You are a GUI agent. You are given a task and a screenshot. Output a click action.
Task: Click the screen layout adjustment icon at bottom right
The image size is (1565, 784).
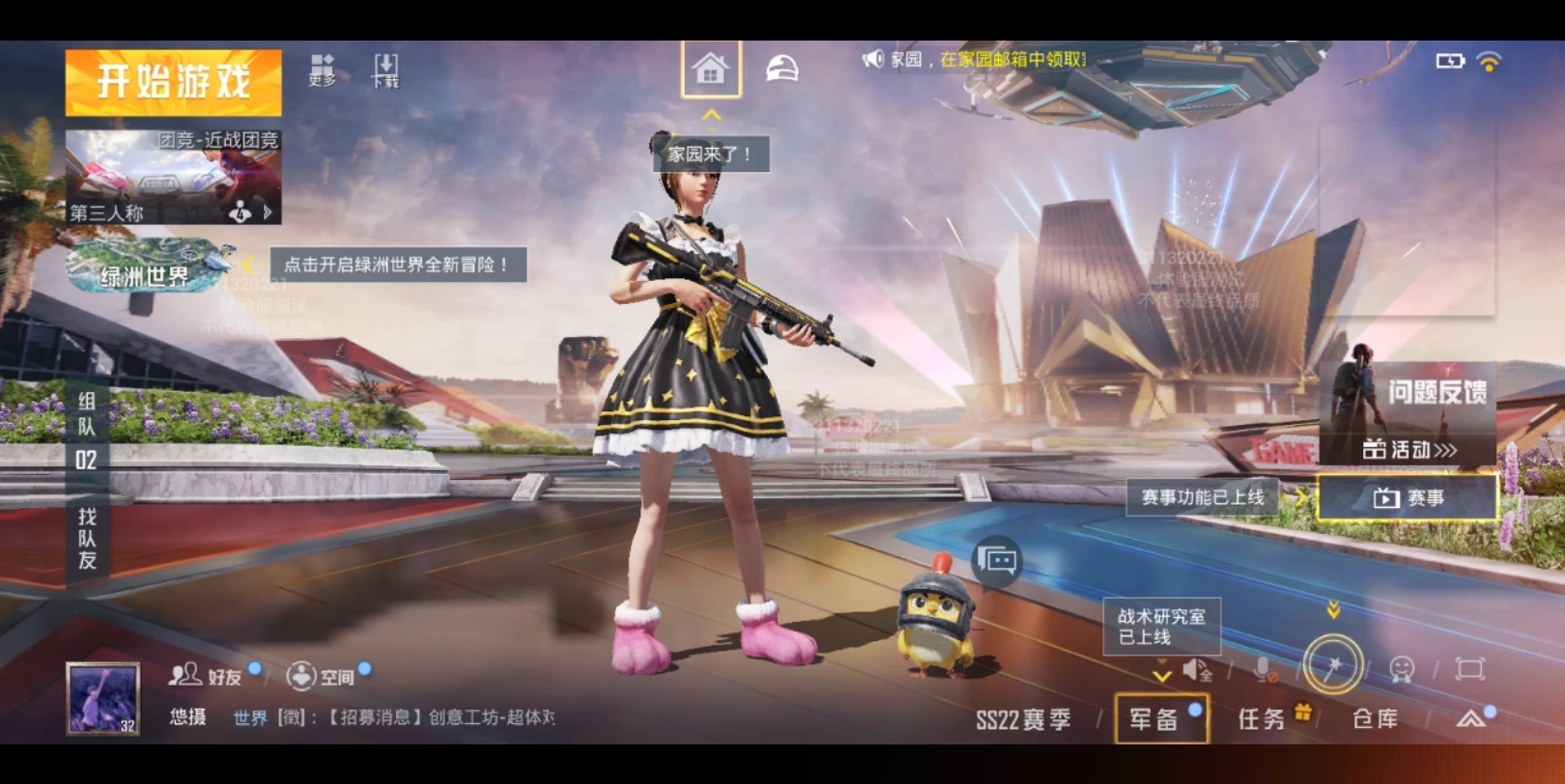(1468, 667)
